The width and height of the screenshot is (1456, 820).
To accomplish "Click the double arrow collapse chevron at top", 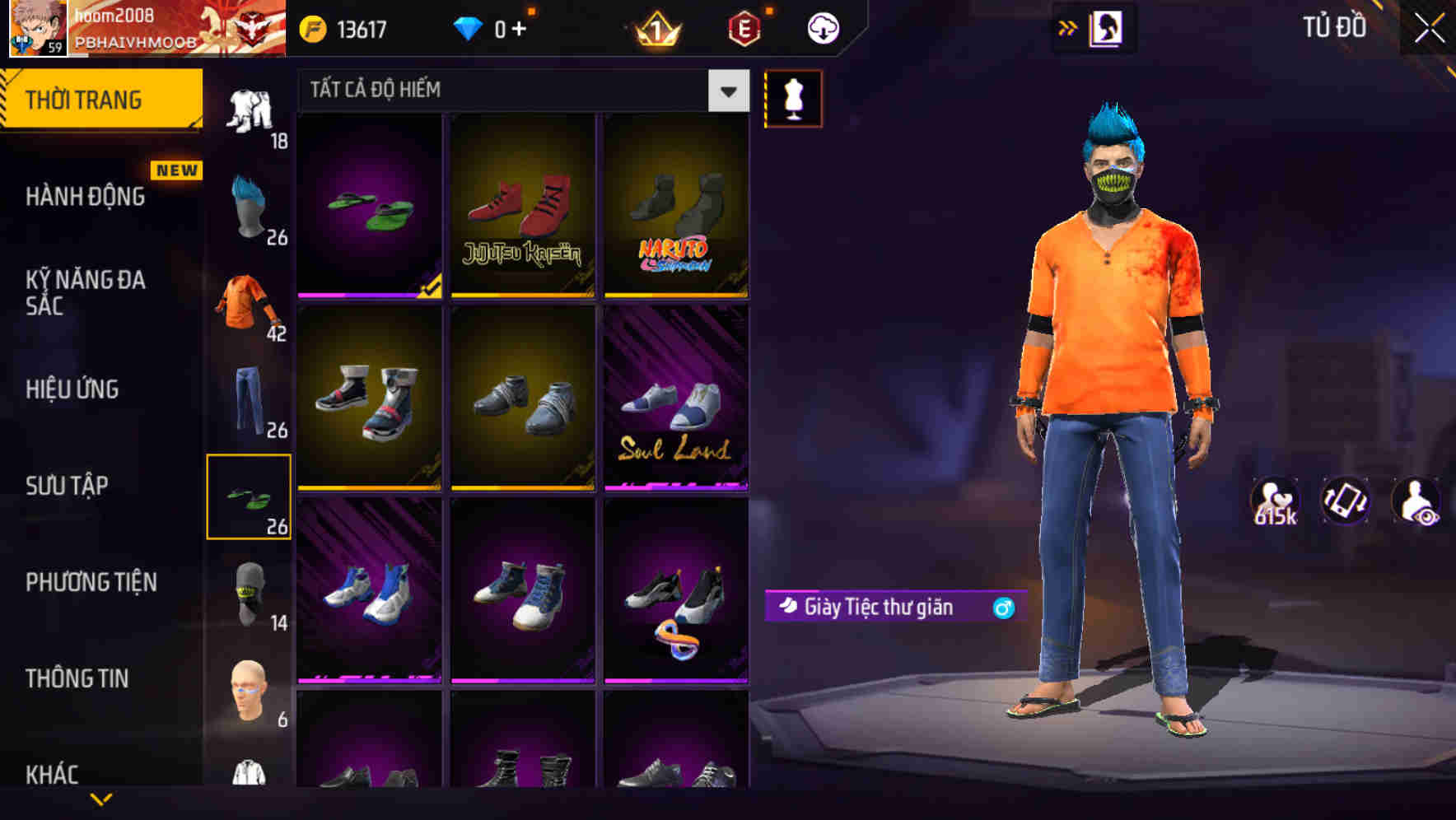I will (x=1069, y=26).
